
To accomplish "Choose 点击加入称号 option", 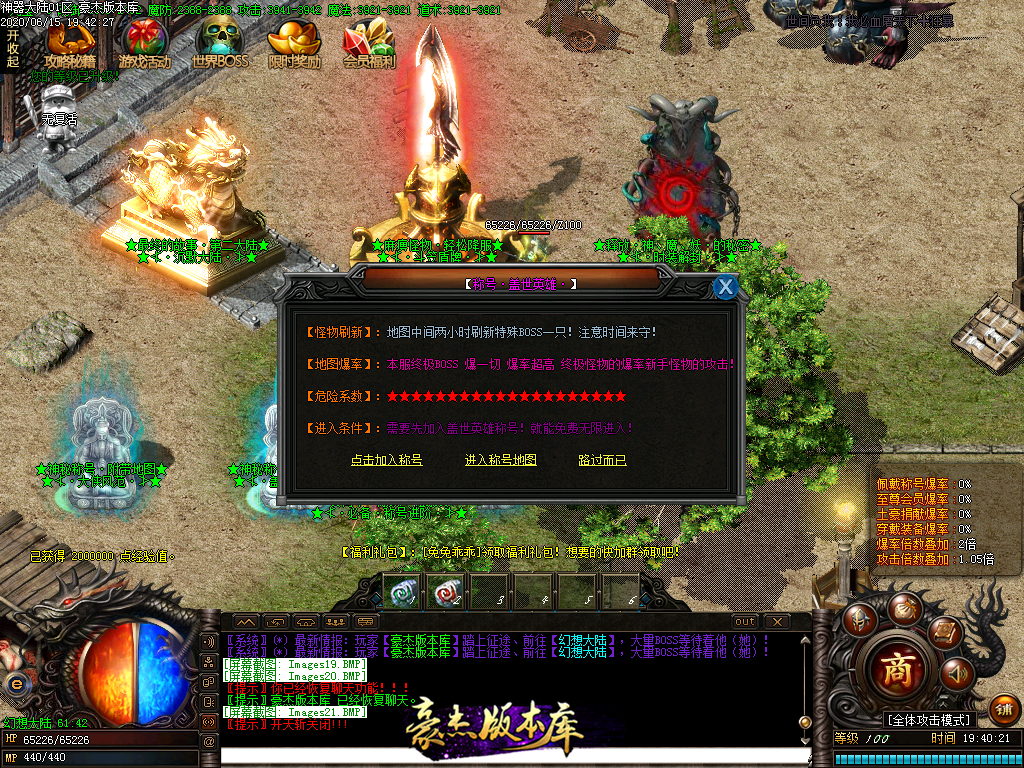I will (386, 460).
